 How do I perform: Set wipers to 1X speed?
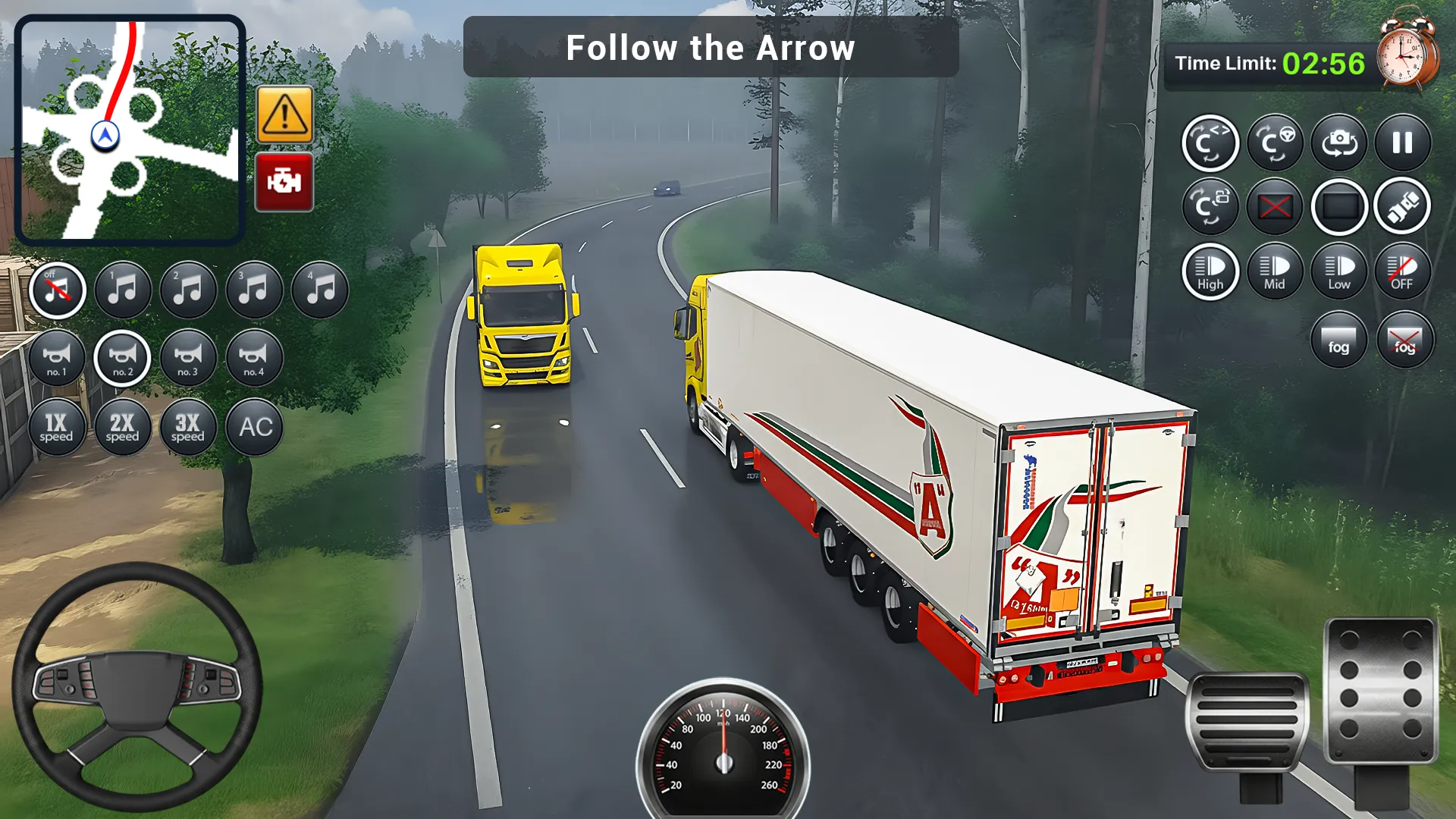click(57, 427)
